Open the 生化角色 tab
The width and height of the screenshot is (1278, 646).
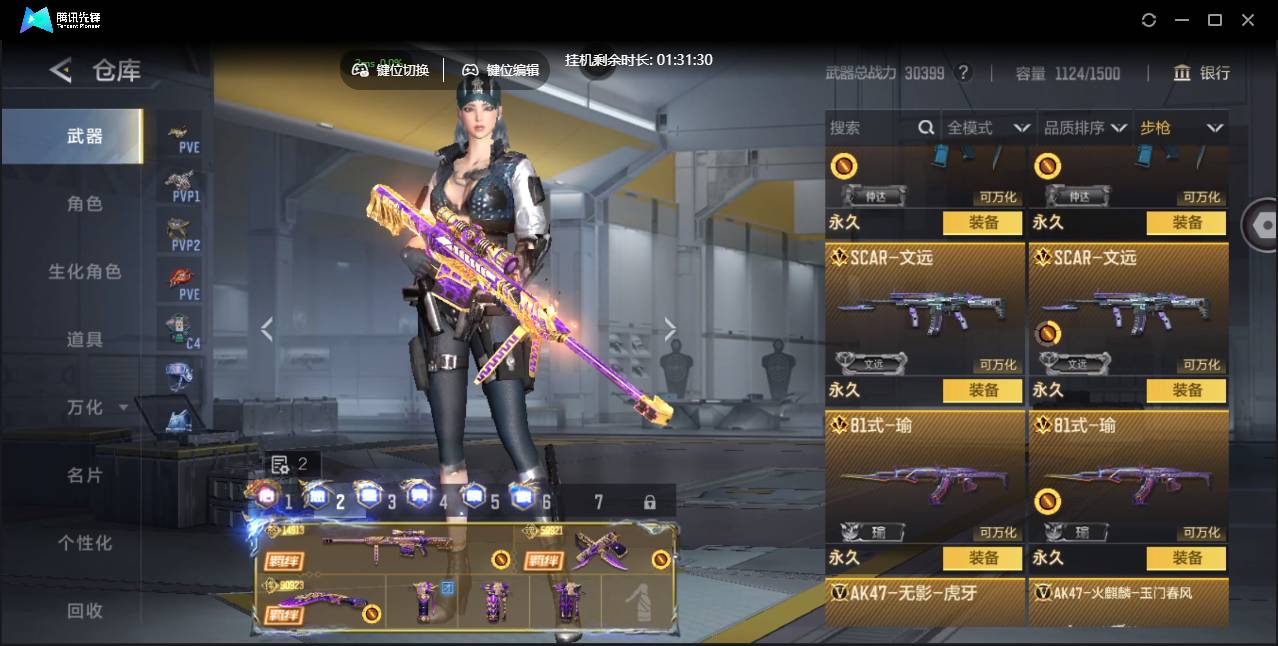[x=85, y=272]
